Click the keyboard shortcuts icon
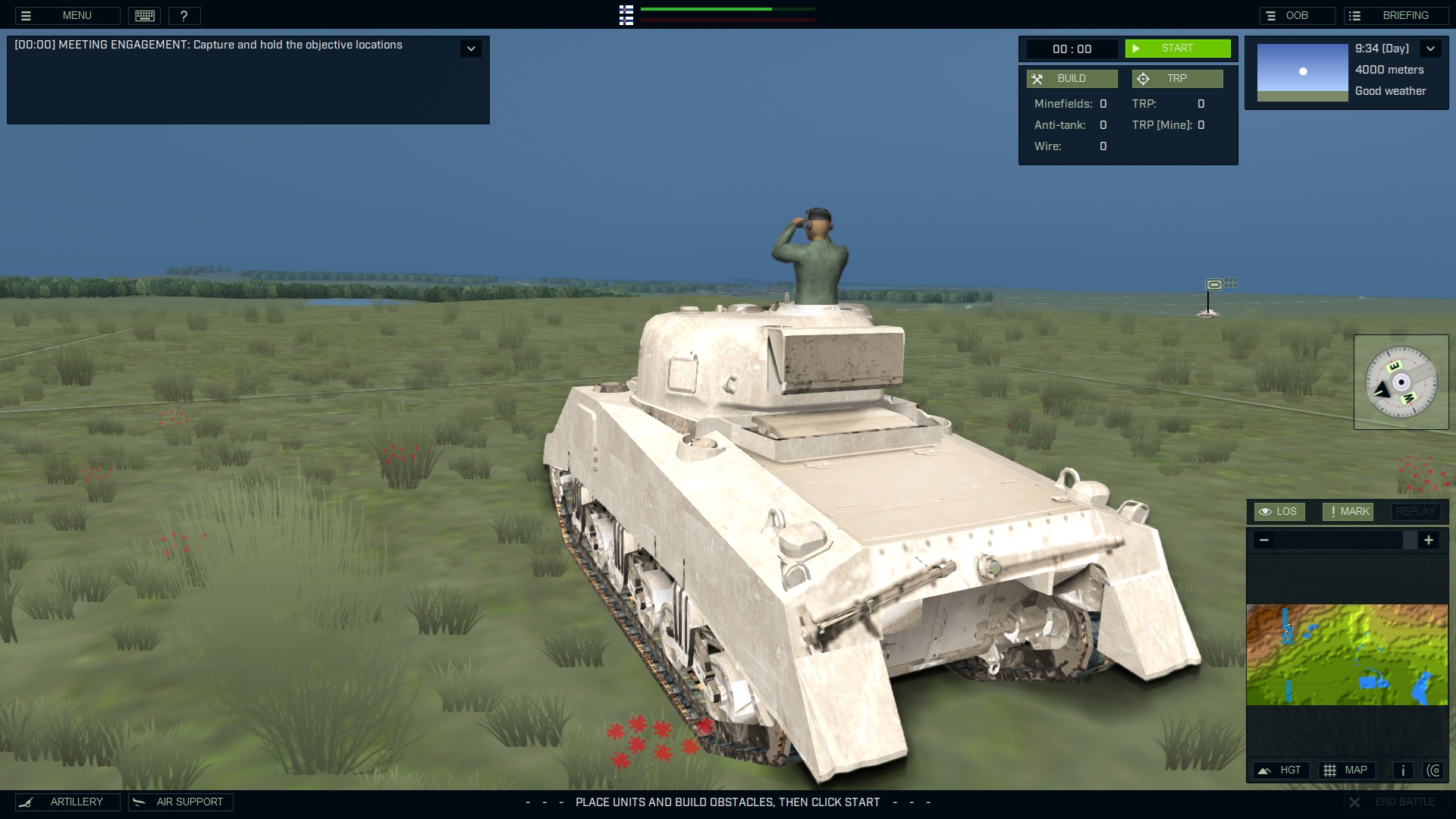1456x819 pixels. (x=144, y=15)
